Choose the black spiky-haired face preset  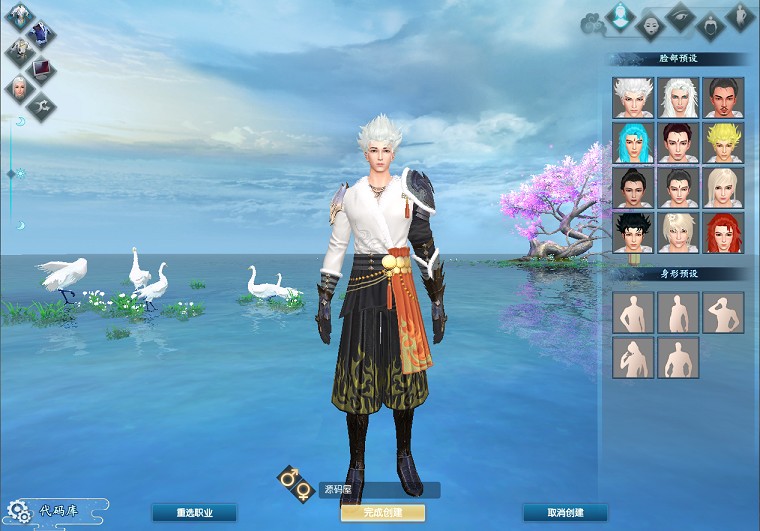coord(633,232)
